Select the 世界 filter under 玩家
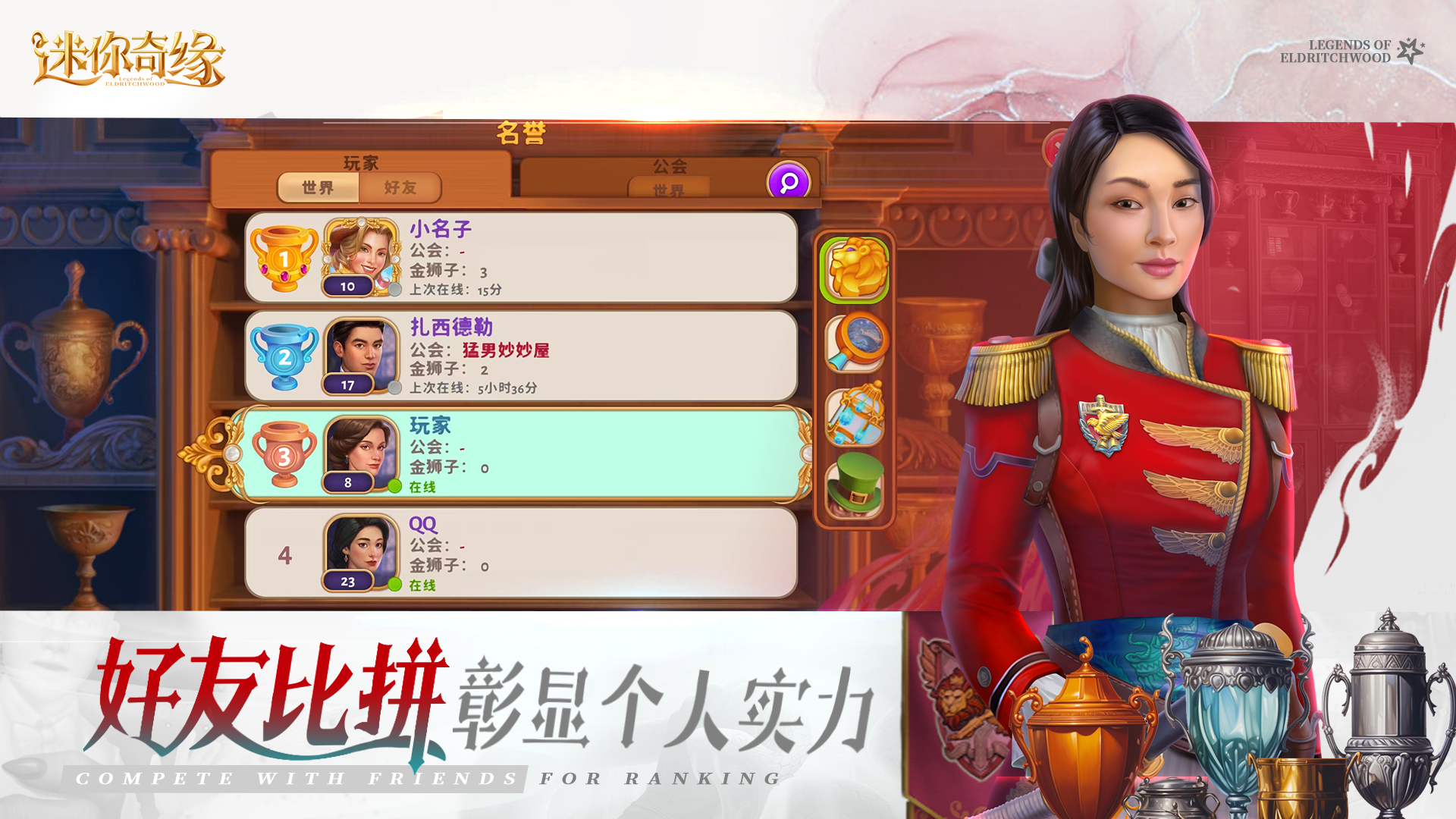The height and width of the screenshot is (819, 1456). point(318,189)
